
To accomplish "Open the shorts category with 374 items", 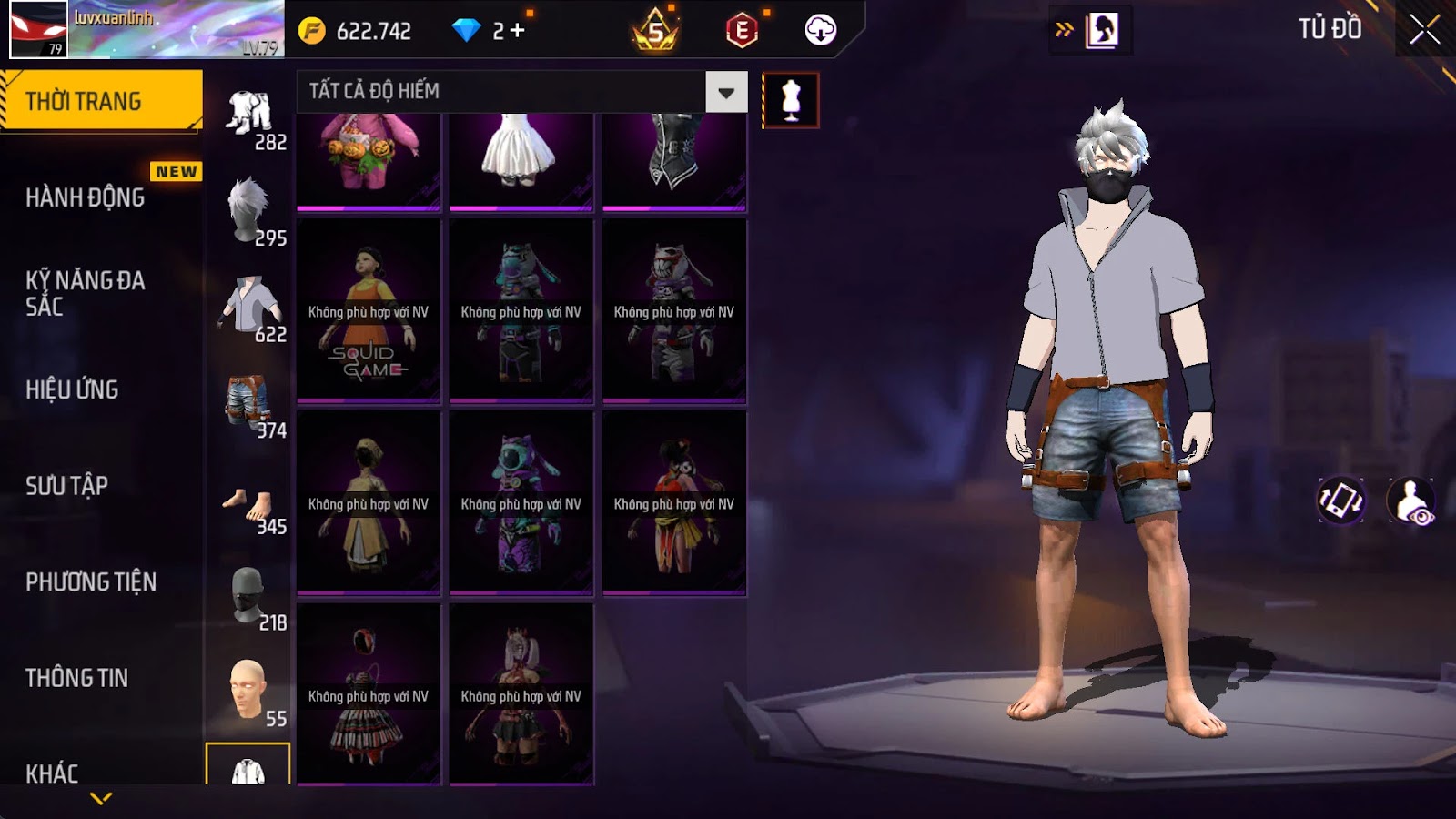I will click(250, 405).
